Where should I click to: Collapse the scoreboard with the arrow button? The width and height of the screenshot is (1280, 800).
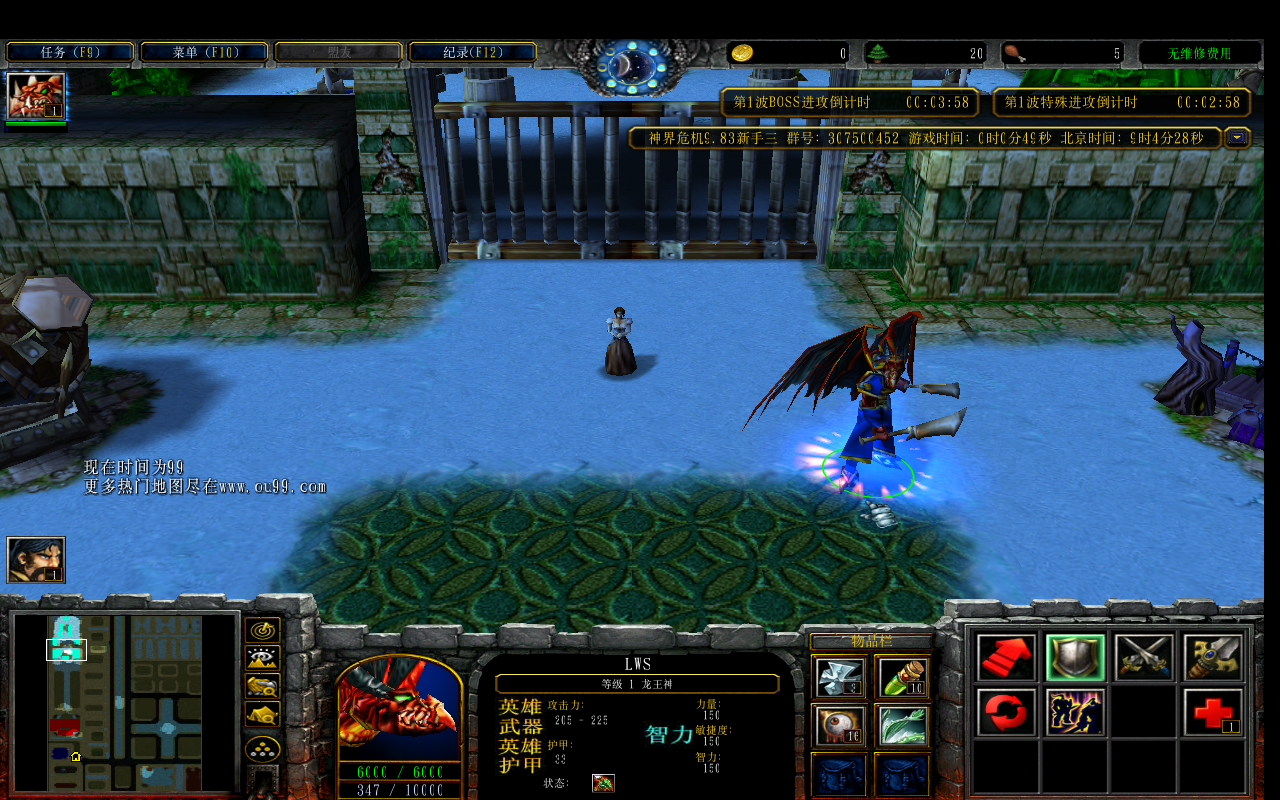click(x=1237, y=138)
